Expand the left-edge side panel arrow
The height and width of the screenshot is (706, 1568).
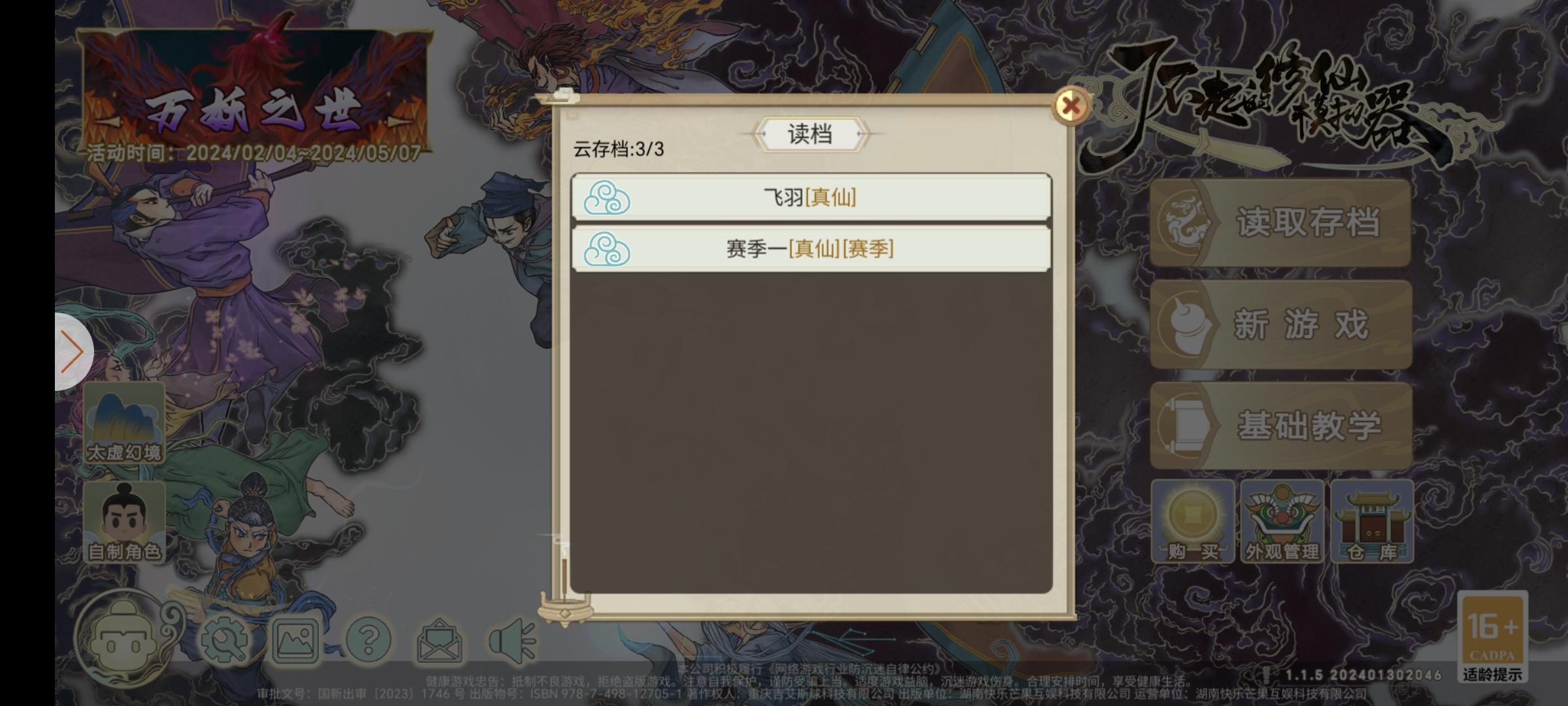(x=71, y=352)
